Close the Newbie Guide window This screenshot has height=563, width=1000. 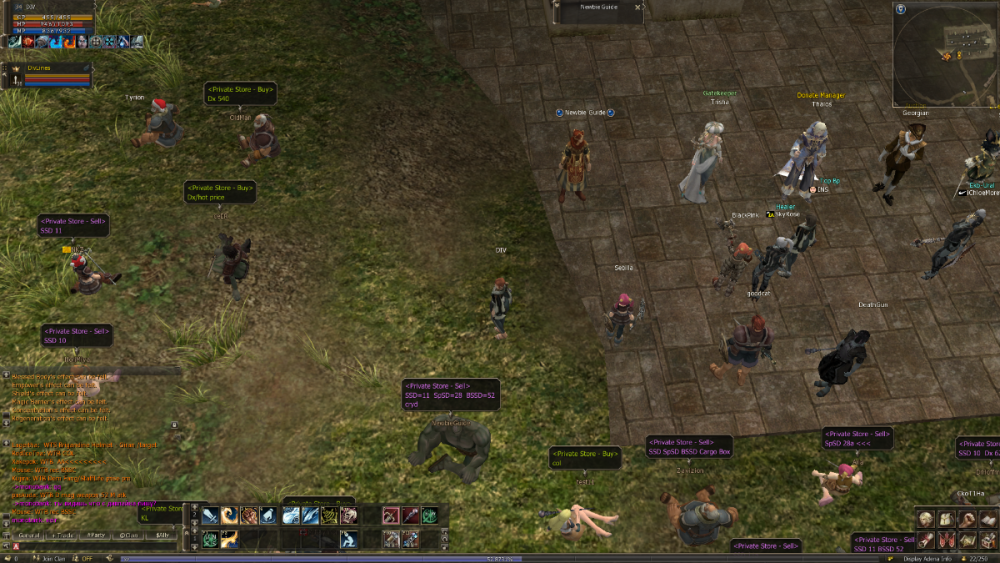click(x=638, y=7)
